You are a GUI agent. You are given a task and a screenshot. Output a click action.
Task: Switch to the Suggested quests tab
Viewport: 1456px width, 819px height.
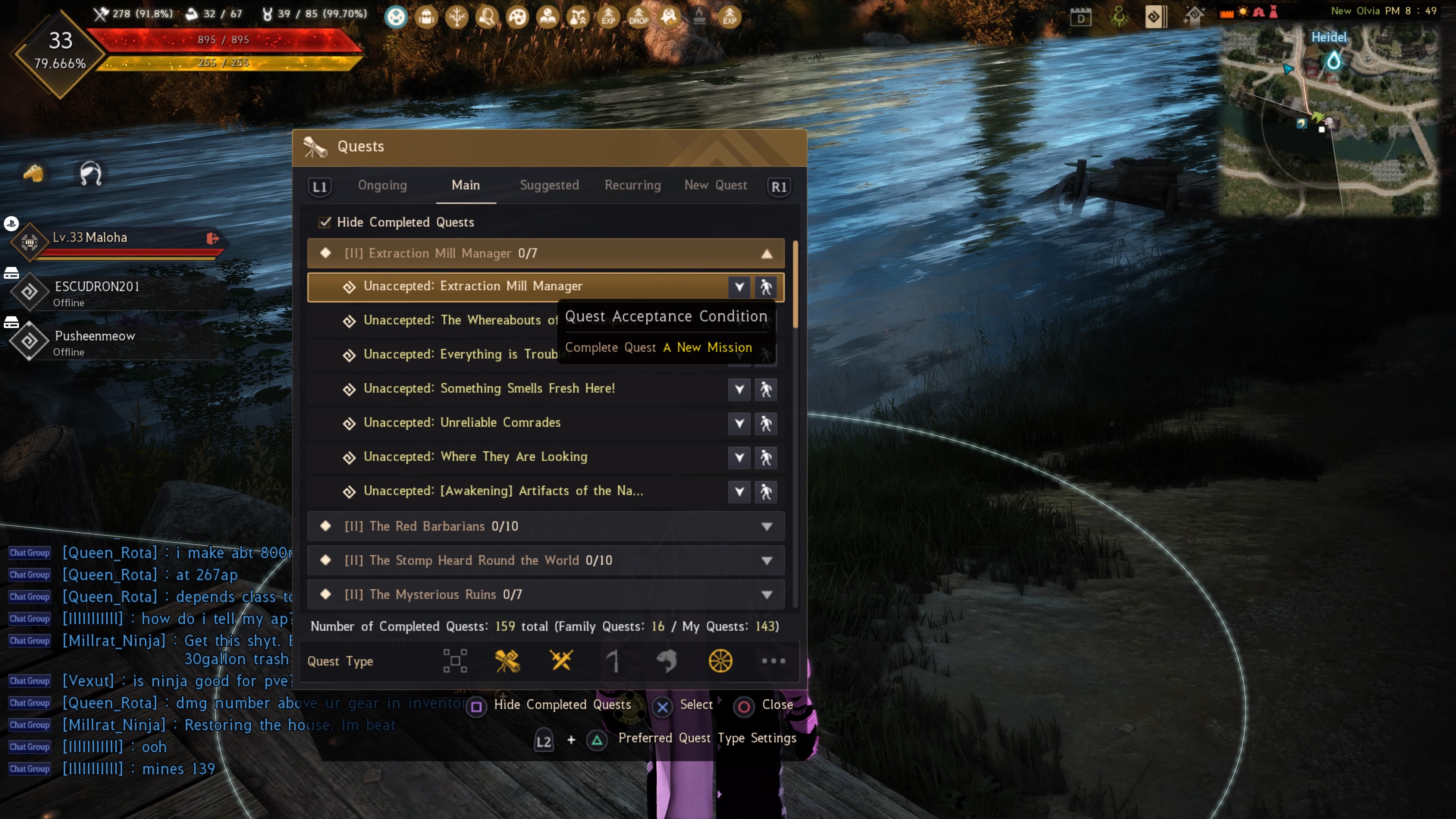coord(549,185)
